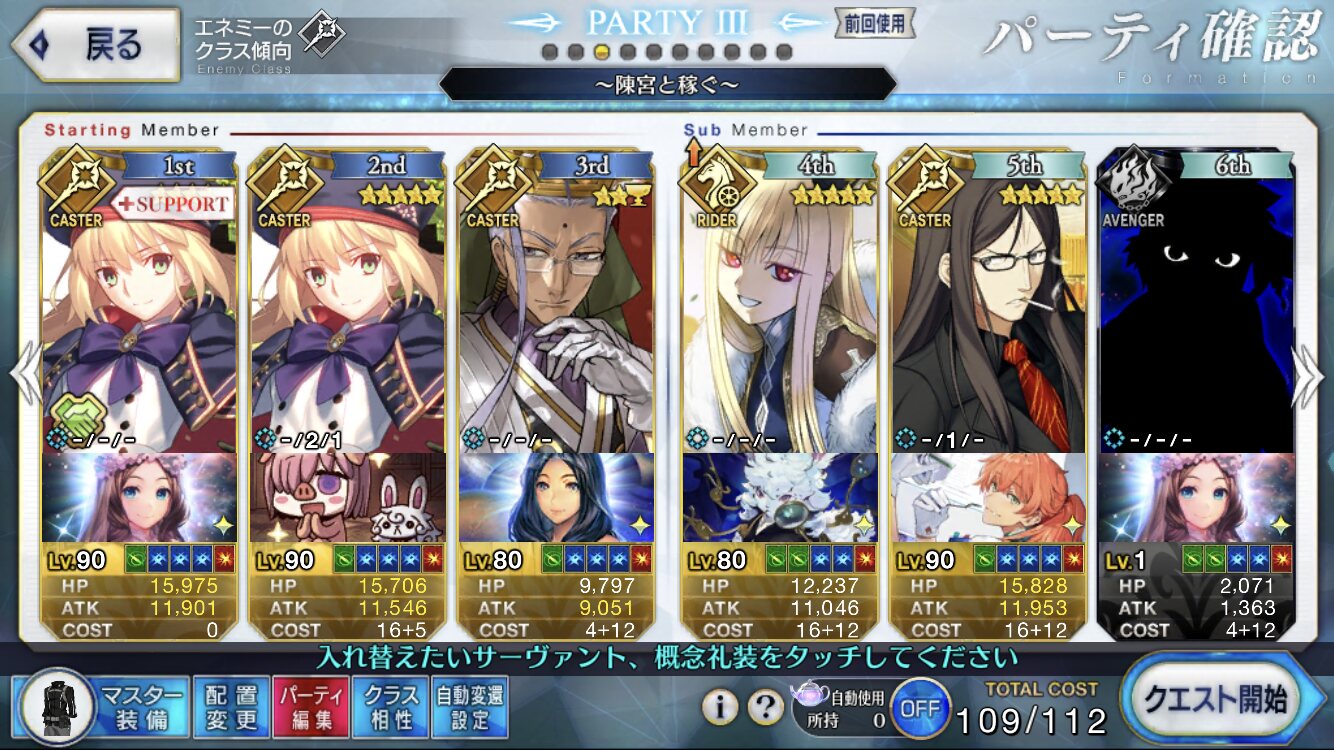Open 自動変遷設定 settings
This screenshot has width=1334, height=750.
(470, 706)
